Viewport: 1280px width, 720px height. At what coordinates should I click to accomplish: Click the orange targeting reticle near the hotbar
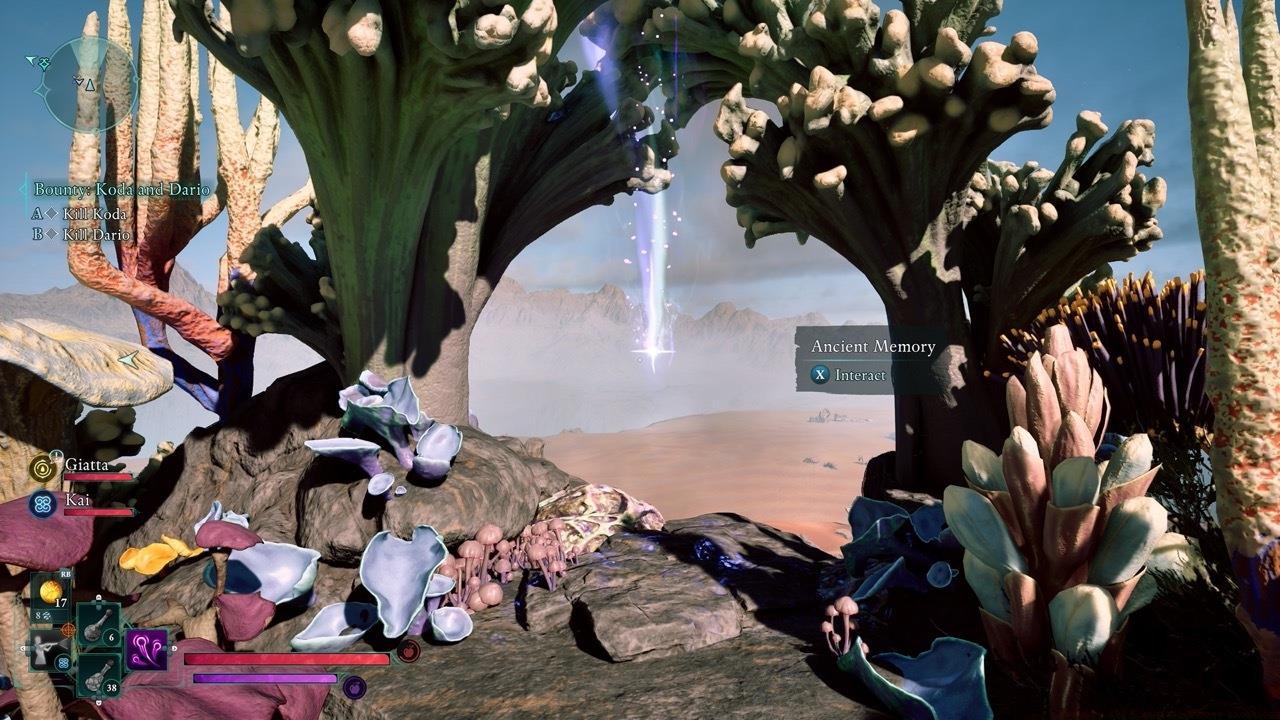67,630
